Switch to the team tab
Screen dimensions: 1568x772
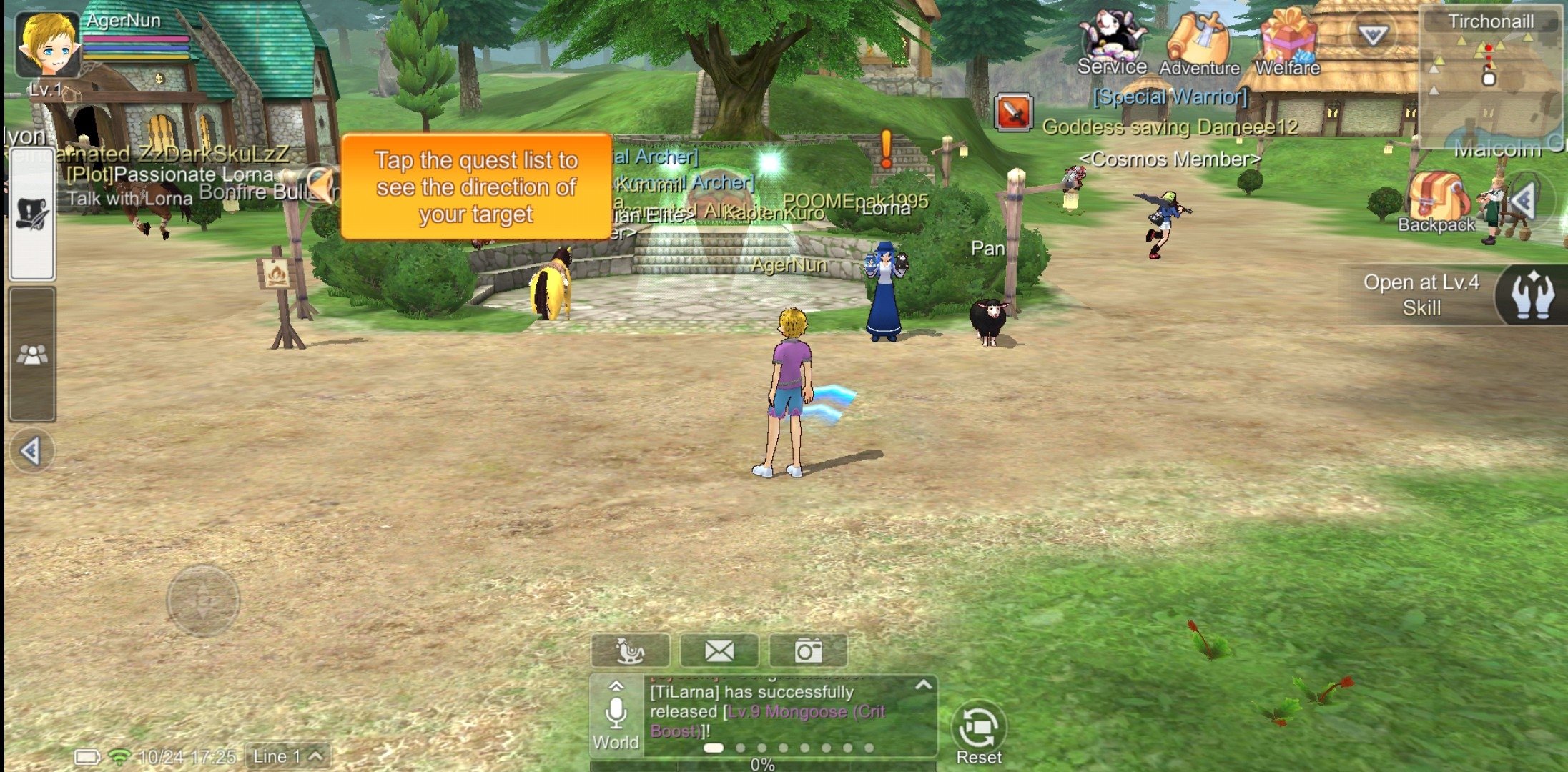coord(32,354)
